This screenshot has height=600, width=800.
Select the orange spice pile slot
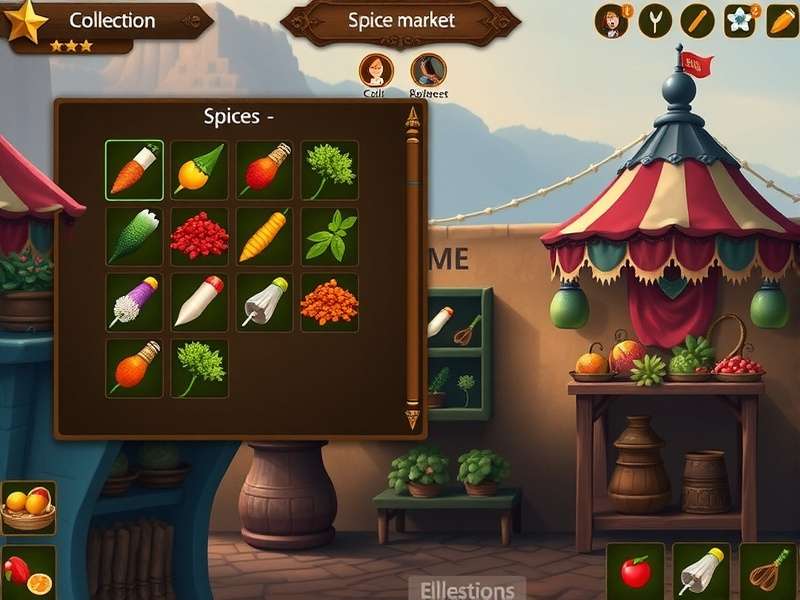tap(330, 302)
